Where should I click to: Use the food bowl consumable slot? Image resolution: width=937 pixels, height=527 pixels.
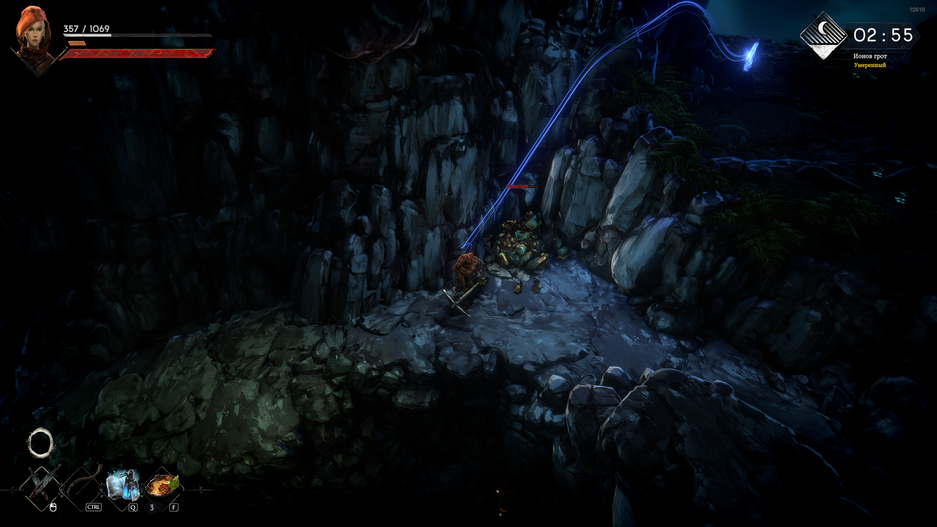[162, 486]
